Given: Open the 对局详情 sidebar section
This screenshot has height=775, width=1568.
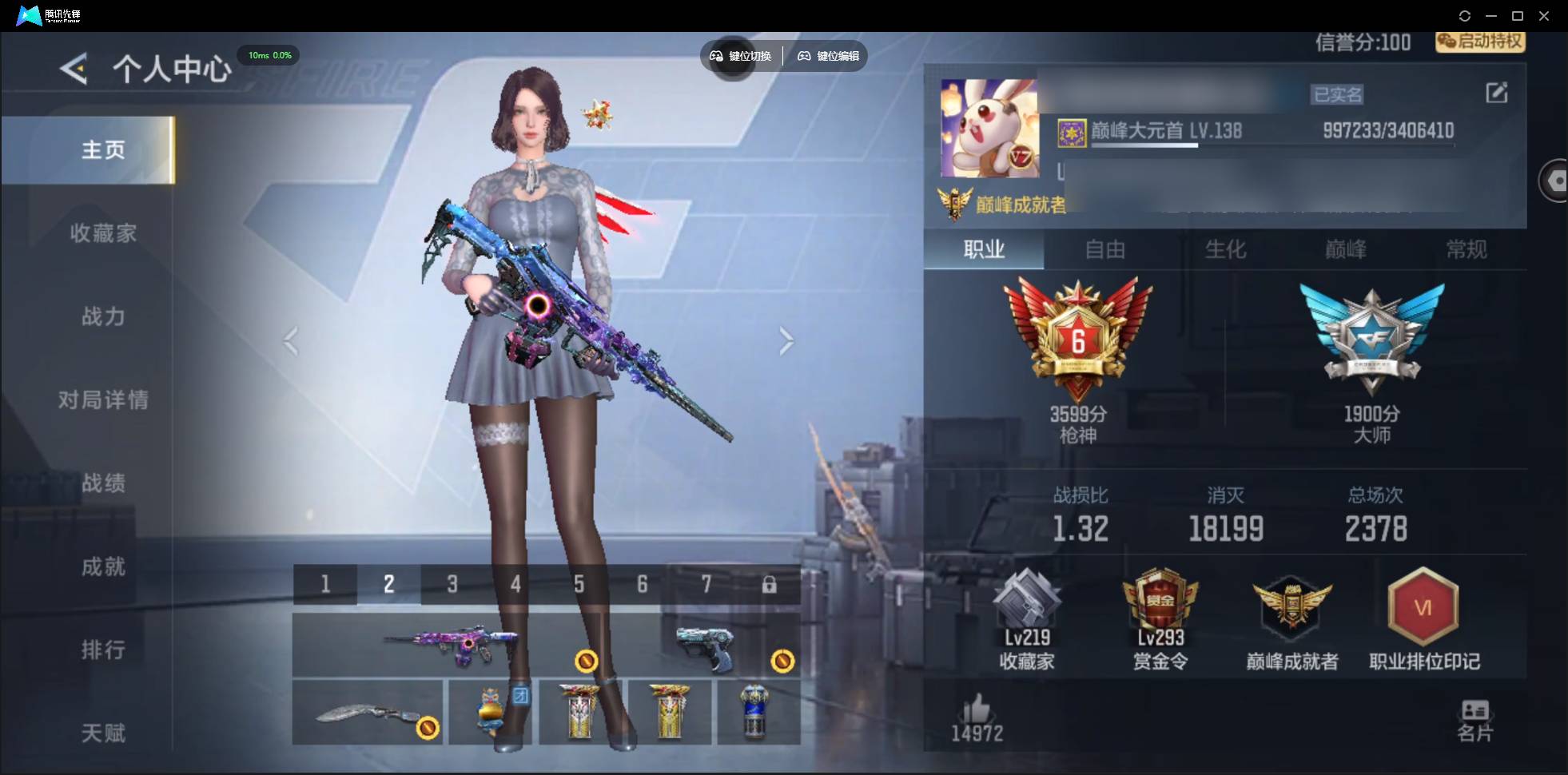Looking at the screenshot, I should (x=104, y=399).
